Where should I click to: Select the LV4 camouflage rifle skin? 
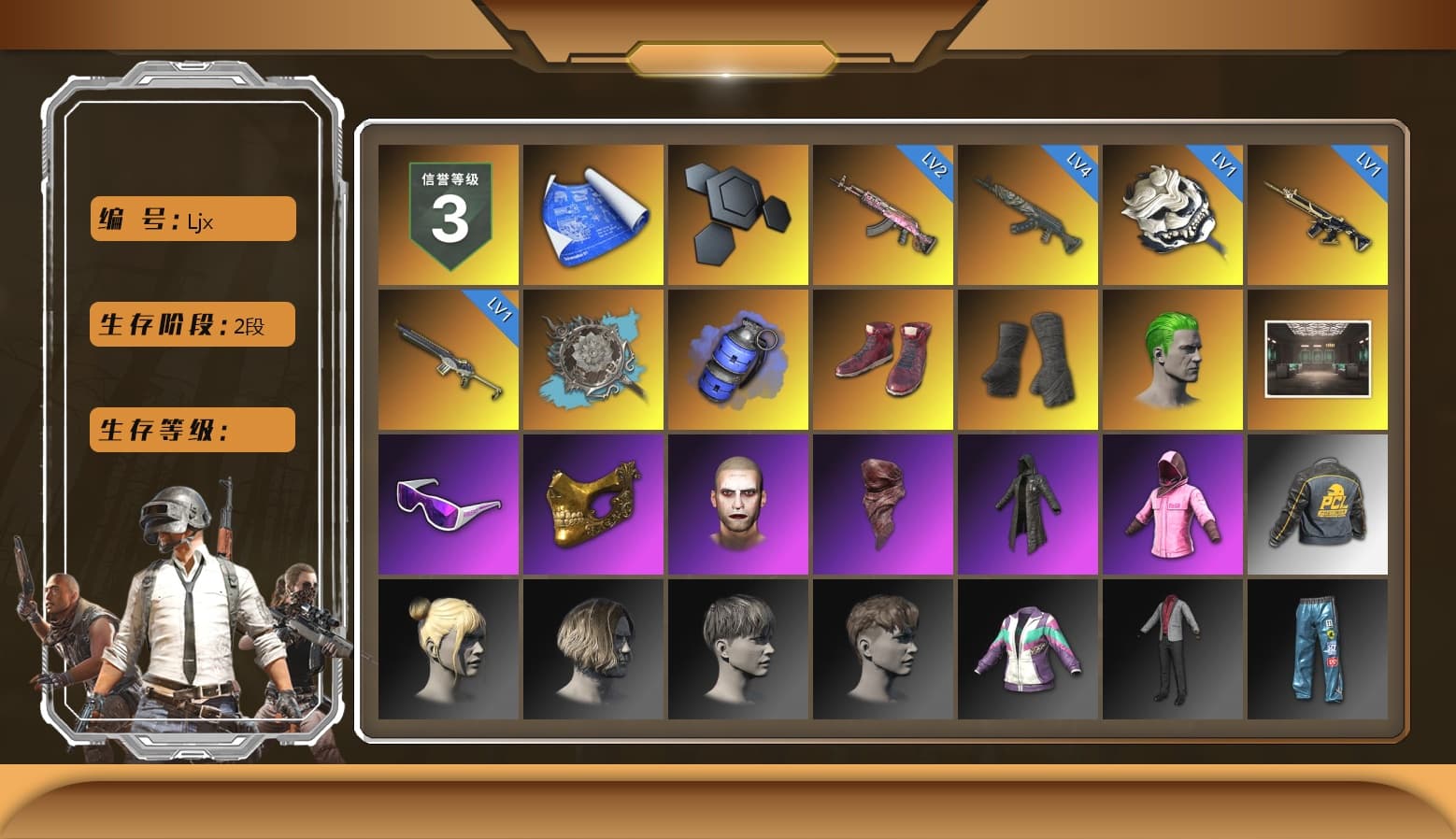click(x=1028, y=214)
